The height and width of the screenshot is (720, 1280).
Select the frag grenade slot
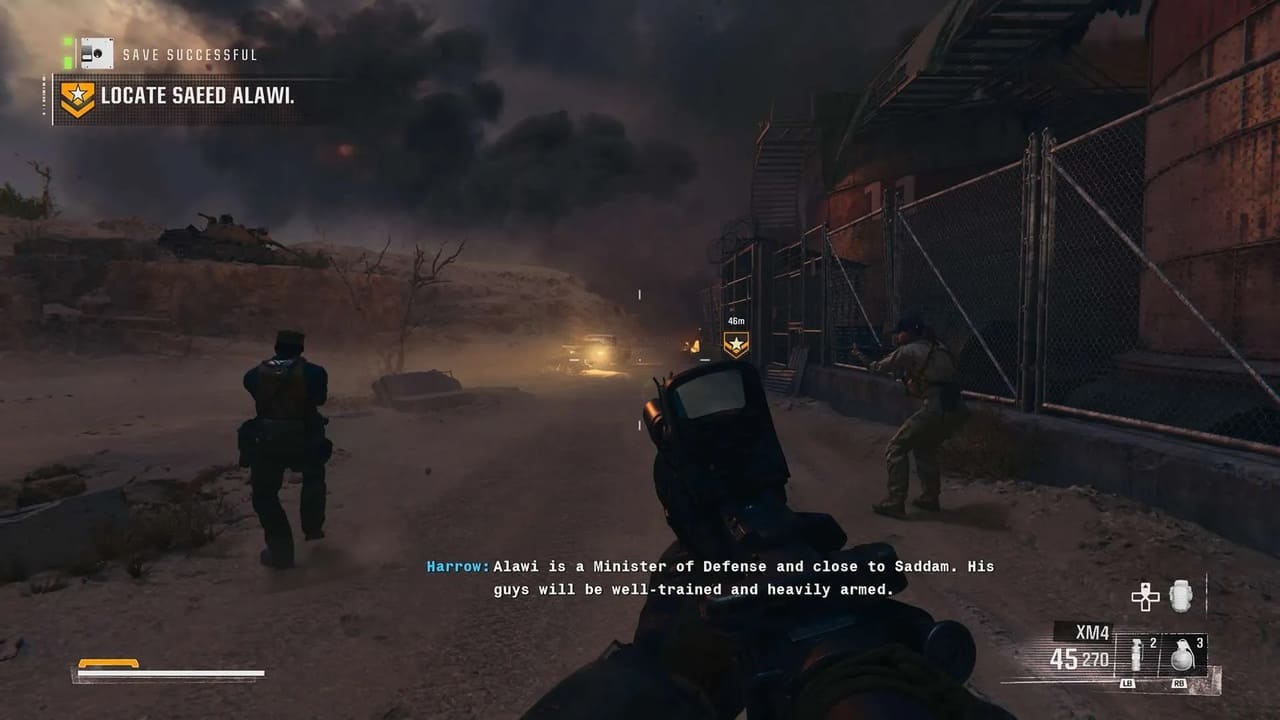tap(1181, 656)
